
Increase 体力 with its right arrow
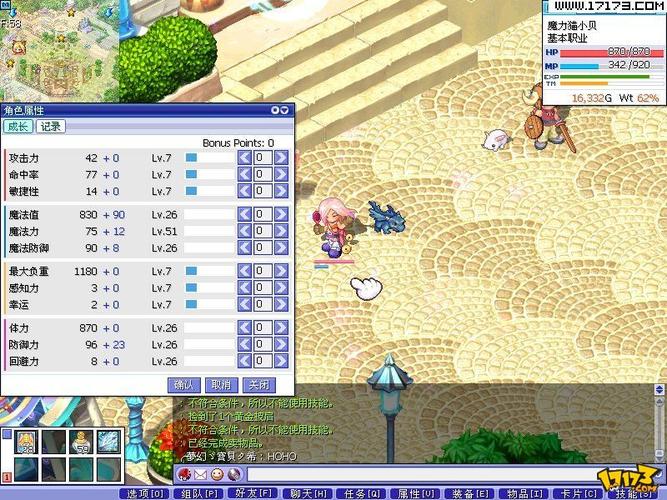(281, 328)
